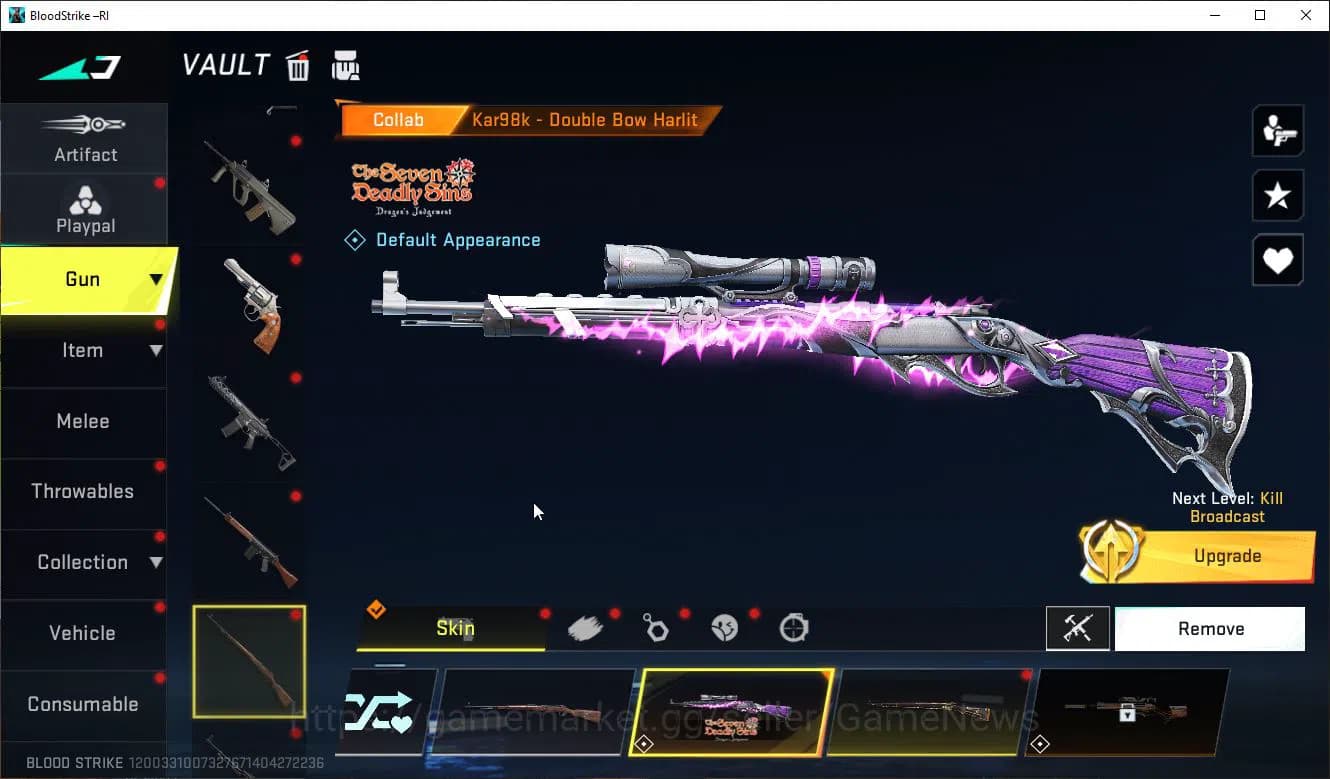Open the charm attachment icon
1330x779 pixels.
coord(656,626)
